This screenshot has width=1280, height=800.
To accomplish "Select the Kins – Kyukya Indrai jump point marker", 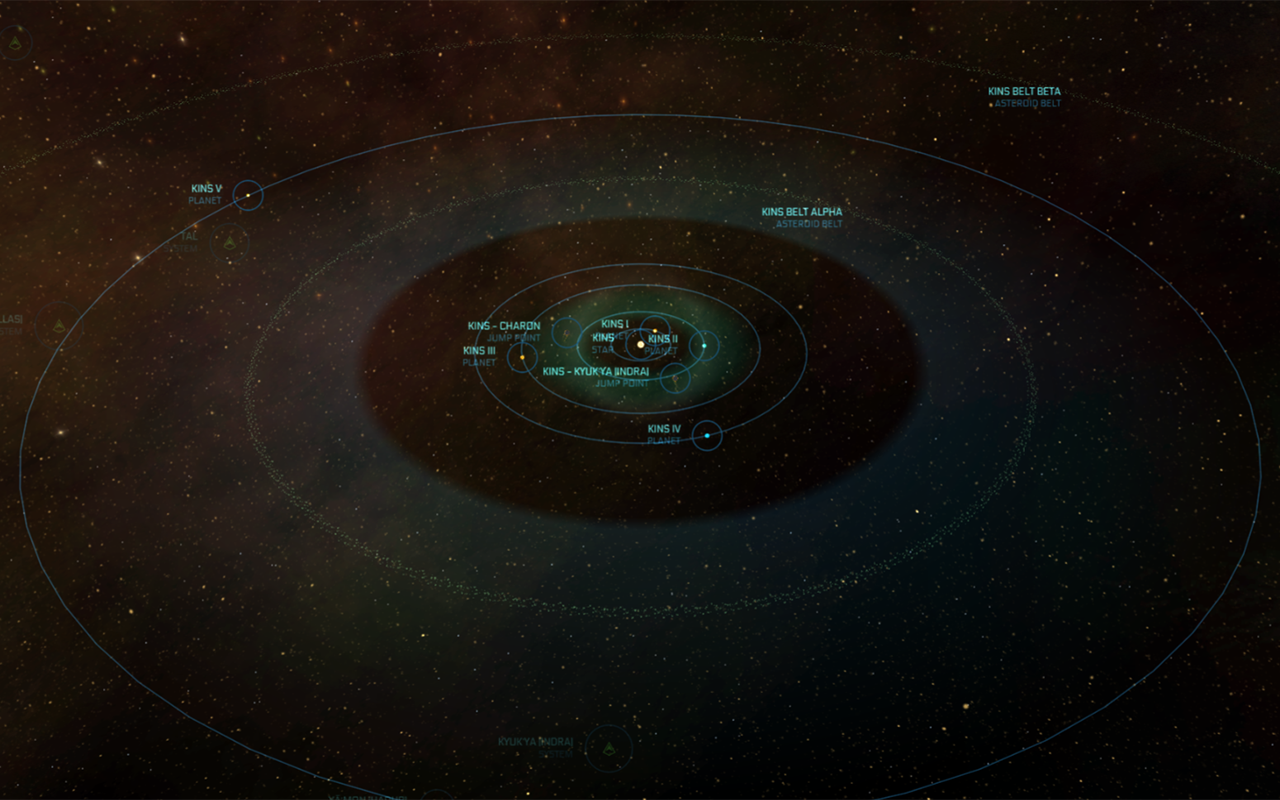I will click(675, 378).
